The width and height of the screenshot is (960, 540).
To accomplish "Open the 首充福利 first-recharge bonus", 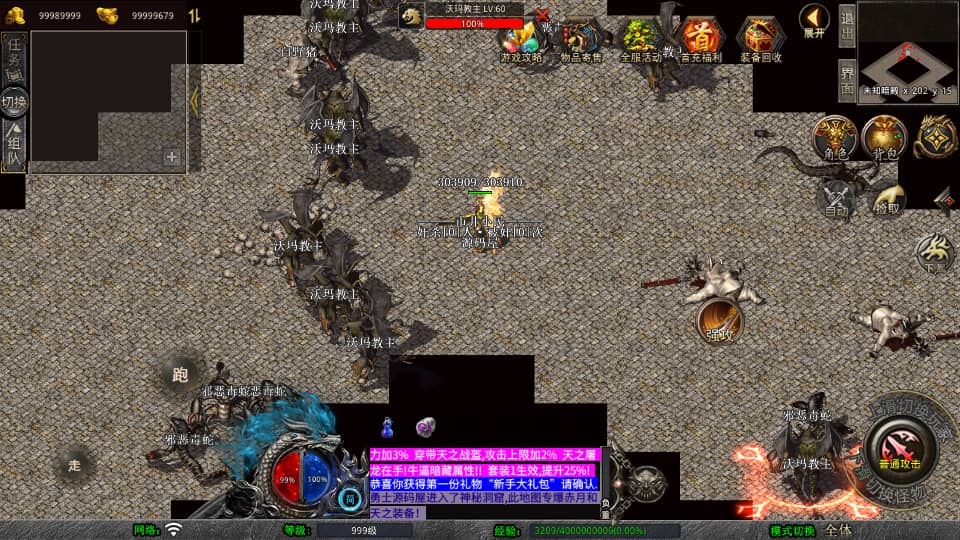I will point(701,40).
